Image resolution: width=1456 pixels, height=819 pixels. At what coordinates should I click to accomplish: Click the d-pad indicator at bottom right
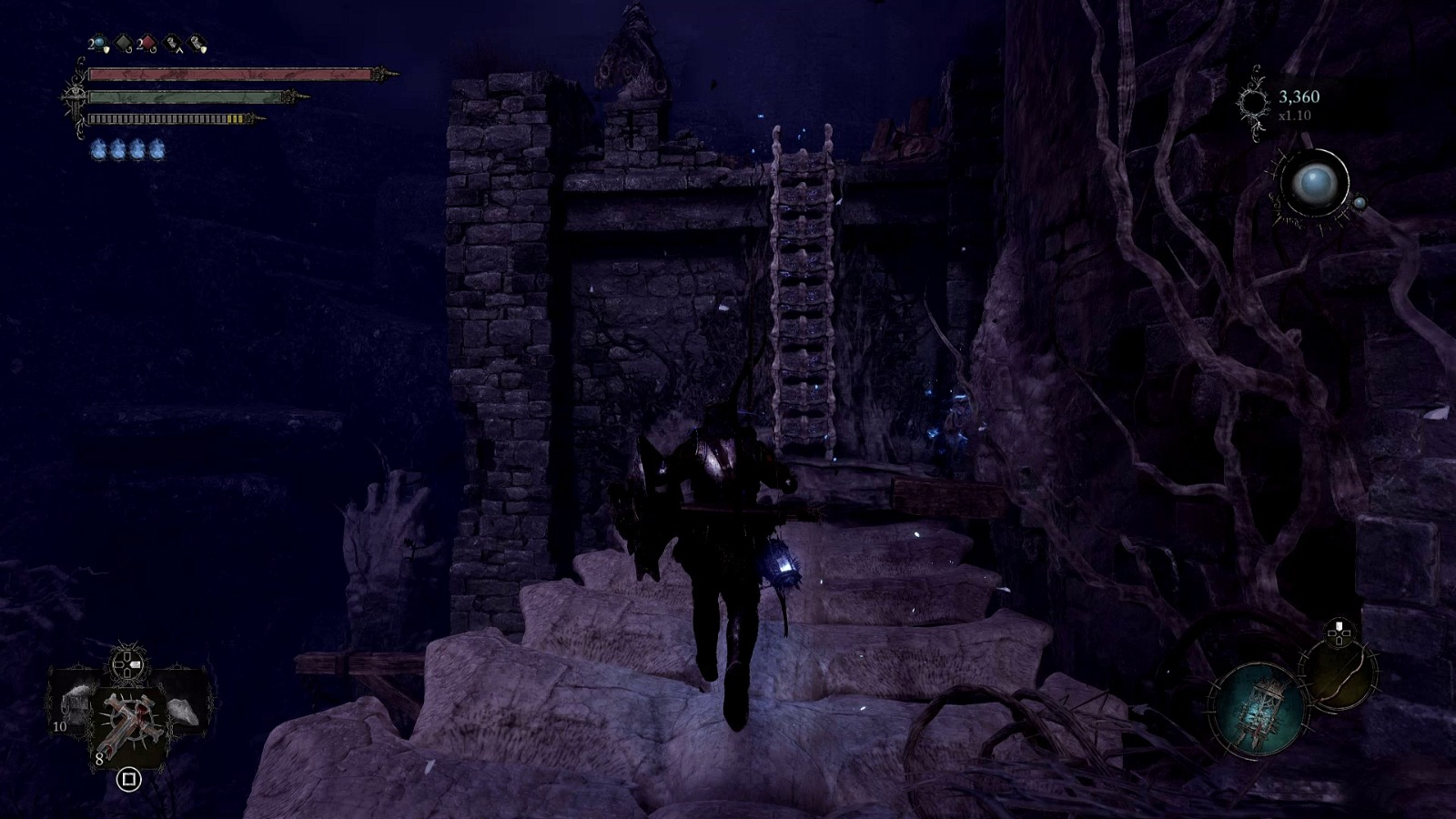[x=1338, y=632]
